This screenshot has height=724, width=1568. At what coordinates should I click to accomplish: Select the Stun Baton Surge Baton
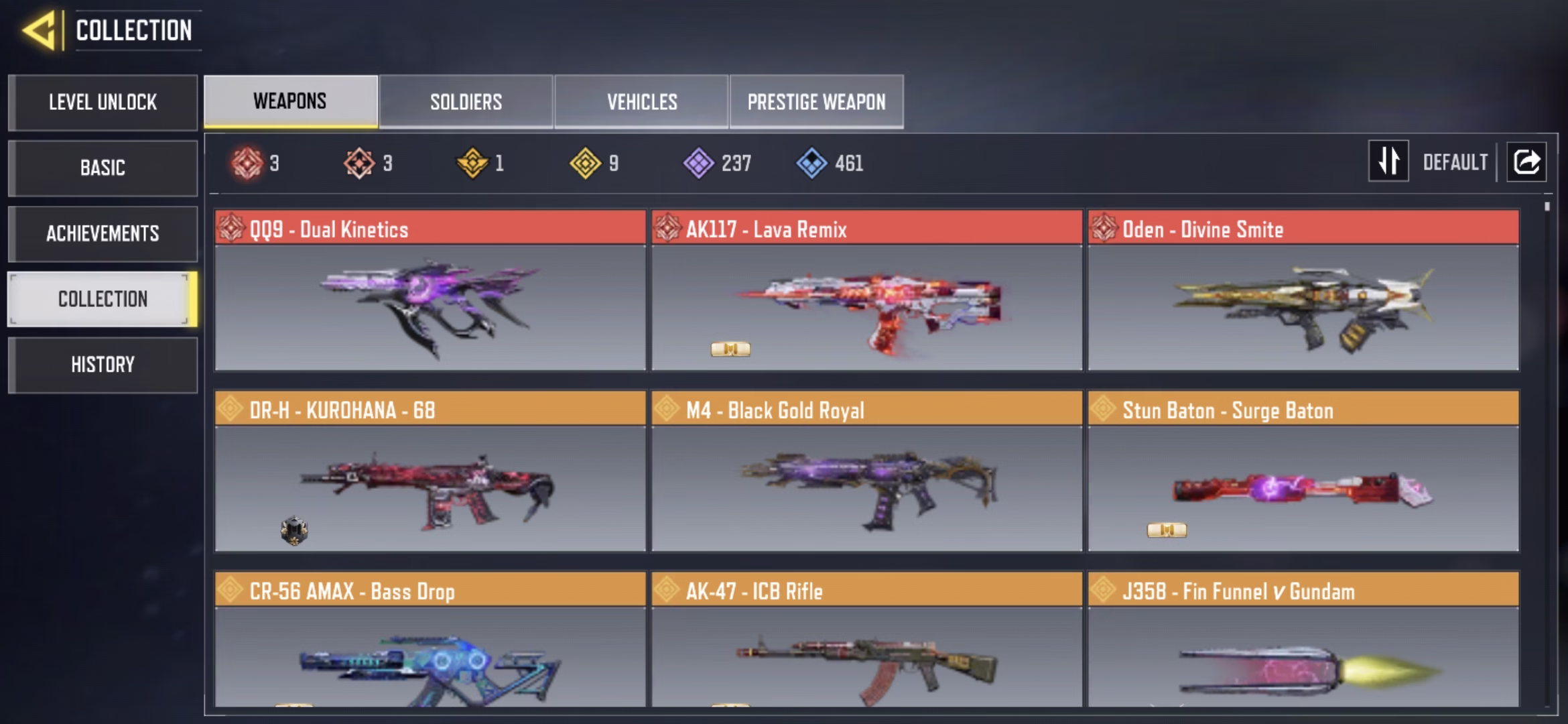tap(1303, 473)
